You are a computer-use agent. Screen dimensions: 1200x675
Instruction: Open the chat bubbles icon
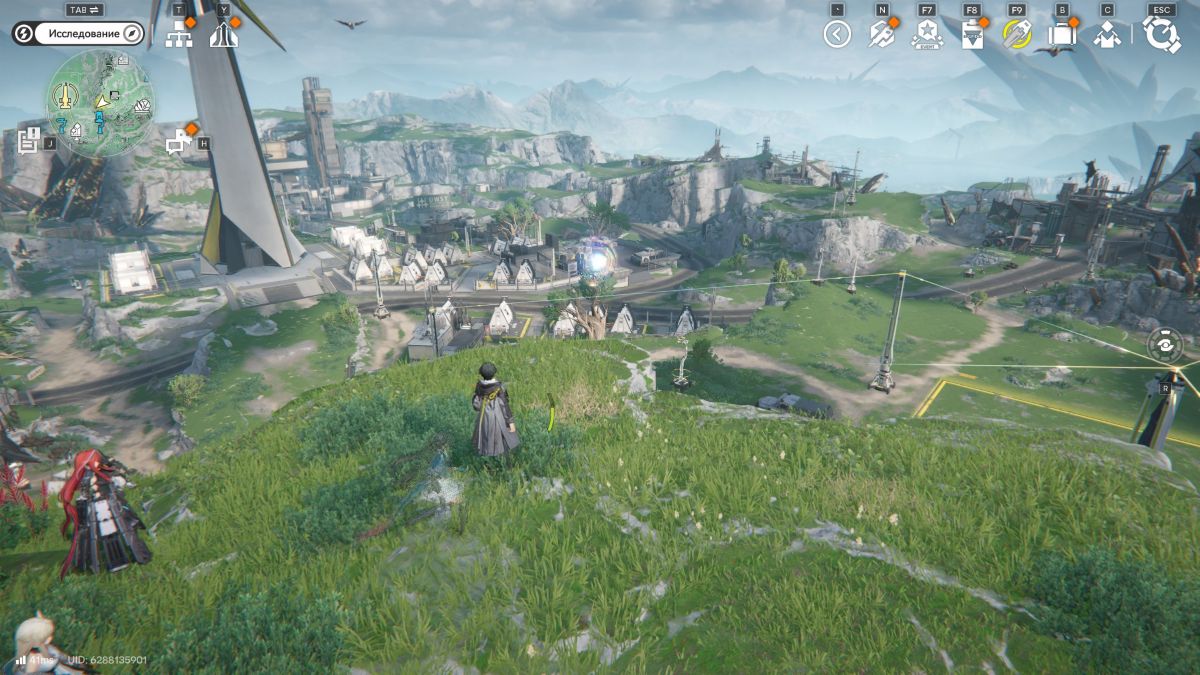coord(179,142)
